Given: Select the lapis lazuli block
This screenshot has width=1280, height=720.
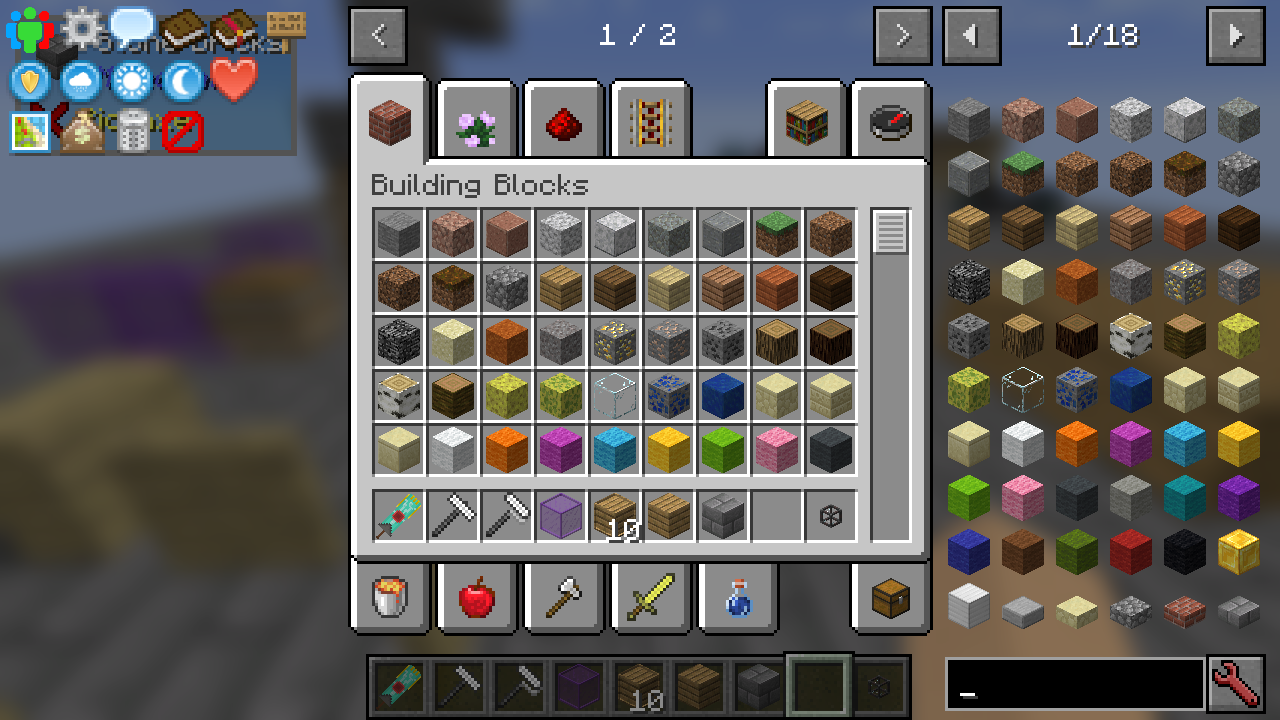Looking at the screenshot, I should [x=723, y=396].
